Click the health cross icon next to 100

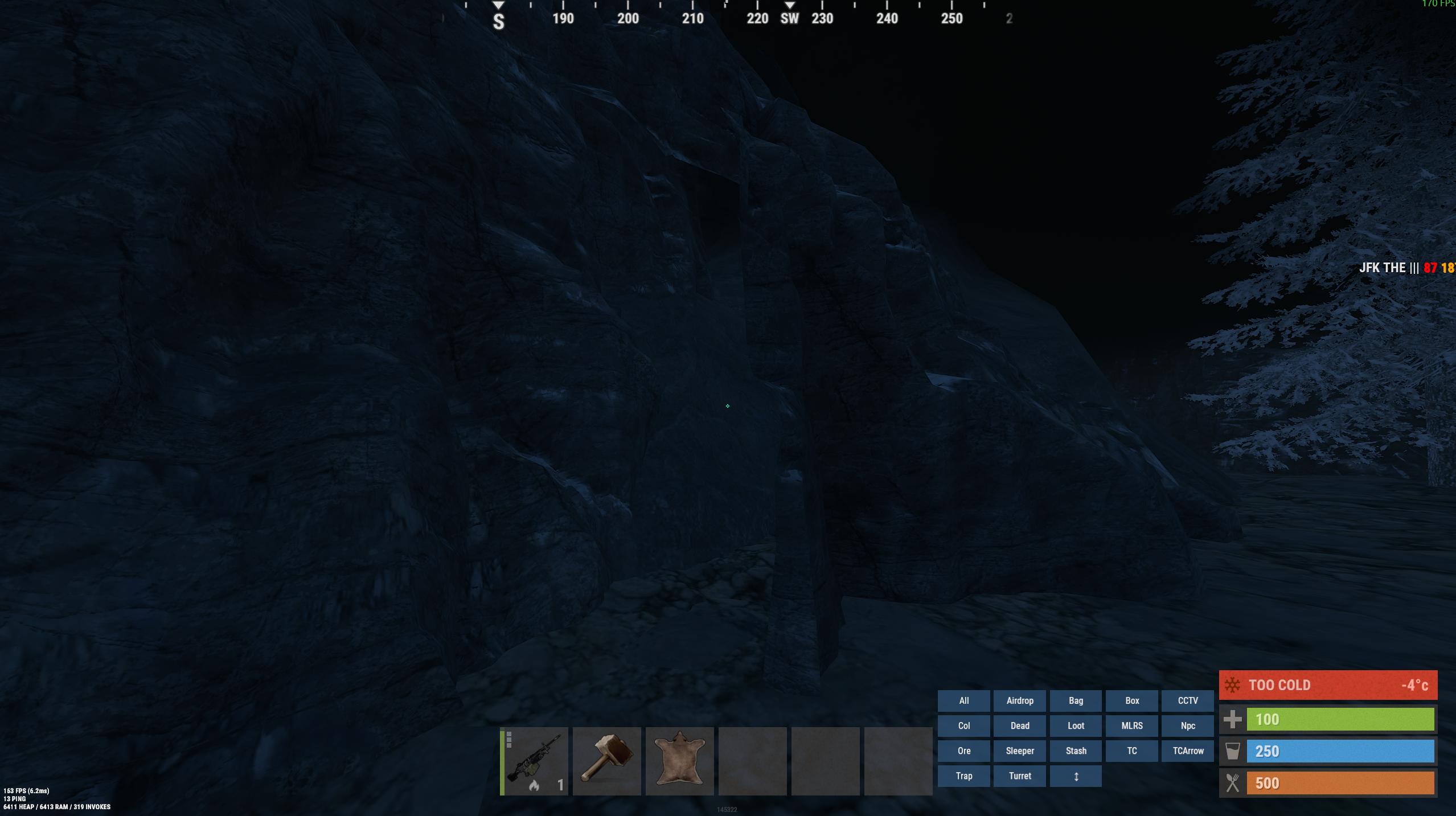[x=1233, y=719]
